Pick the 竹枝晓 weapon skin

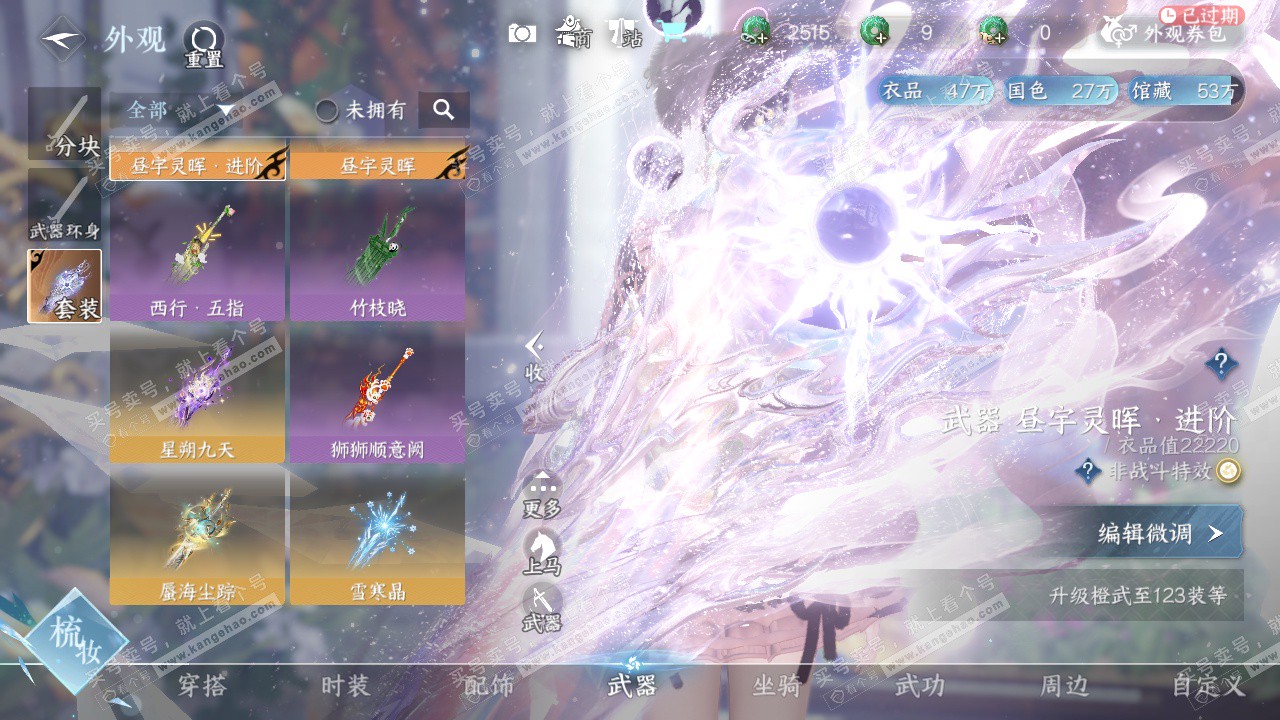[x=377, y=255]
